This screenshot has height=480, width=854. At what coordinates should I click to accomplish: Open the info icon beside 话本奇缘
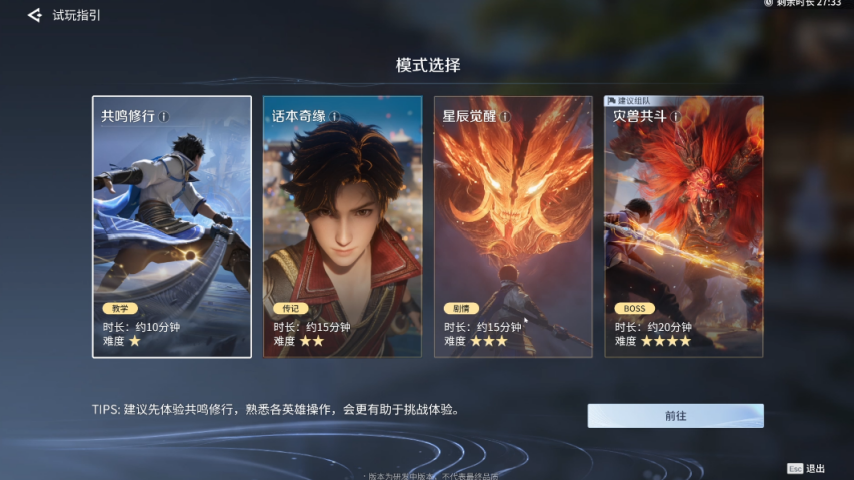tap(335, 116)
